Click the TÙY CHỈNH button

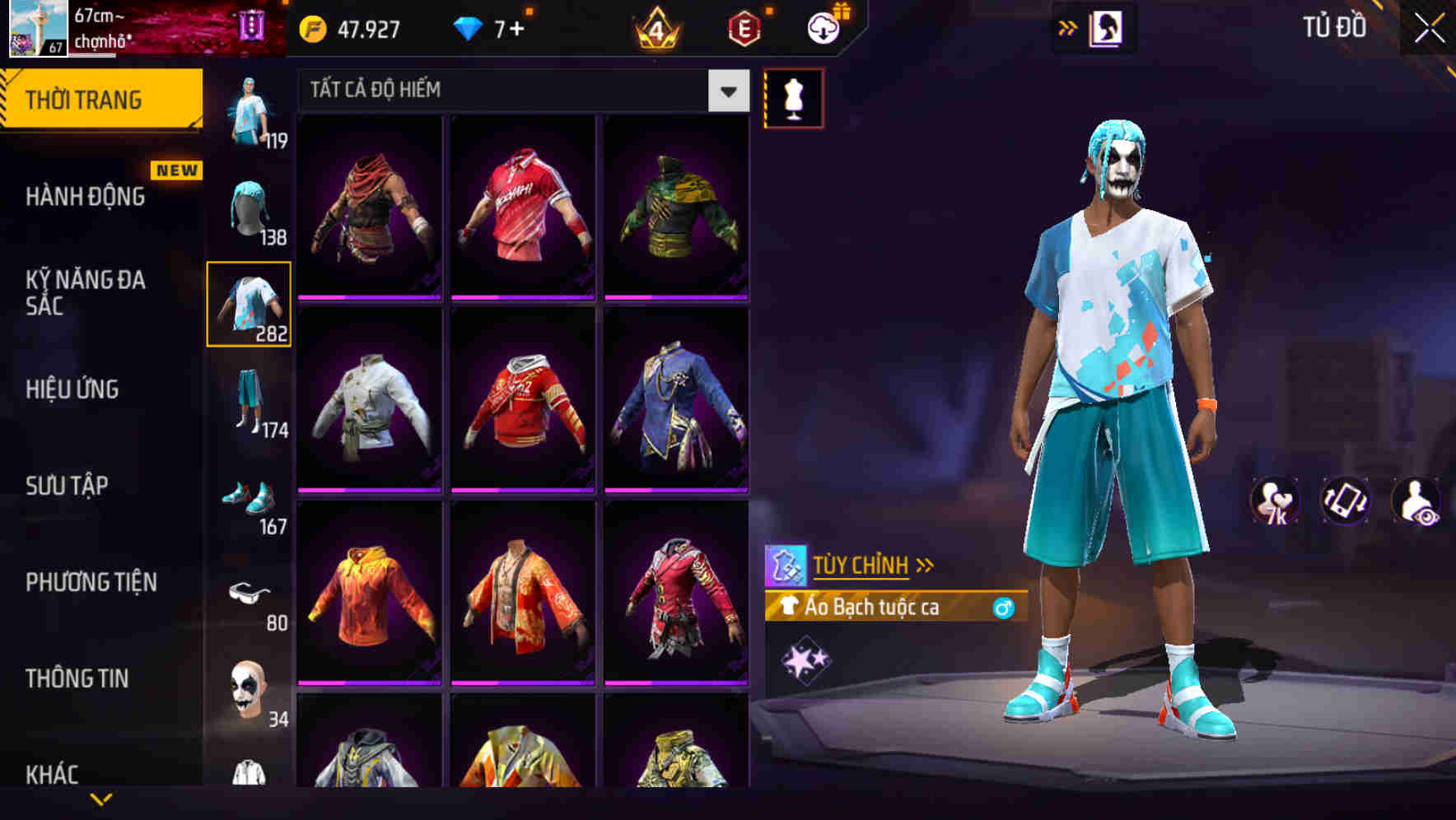(861, 565)
